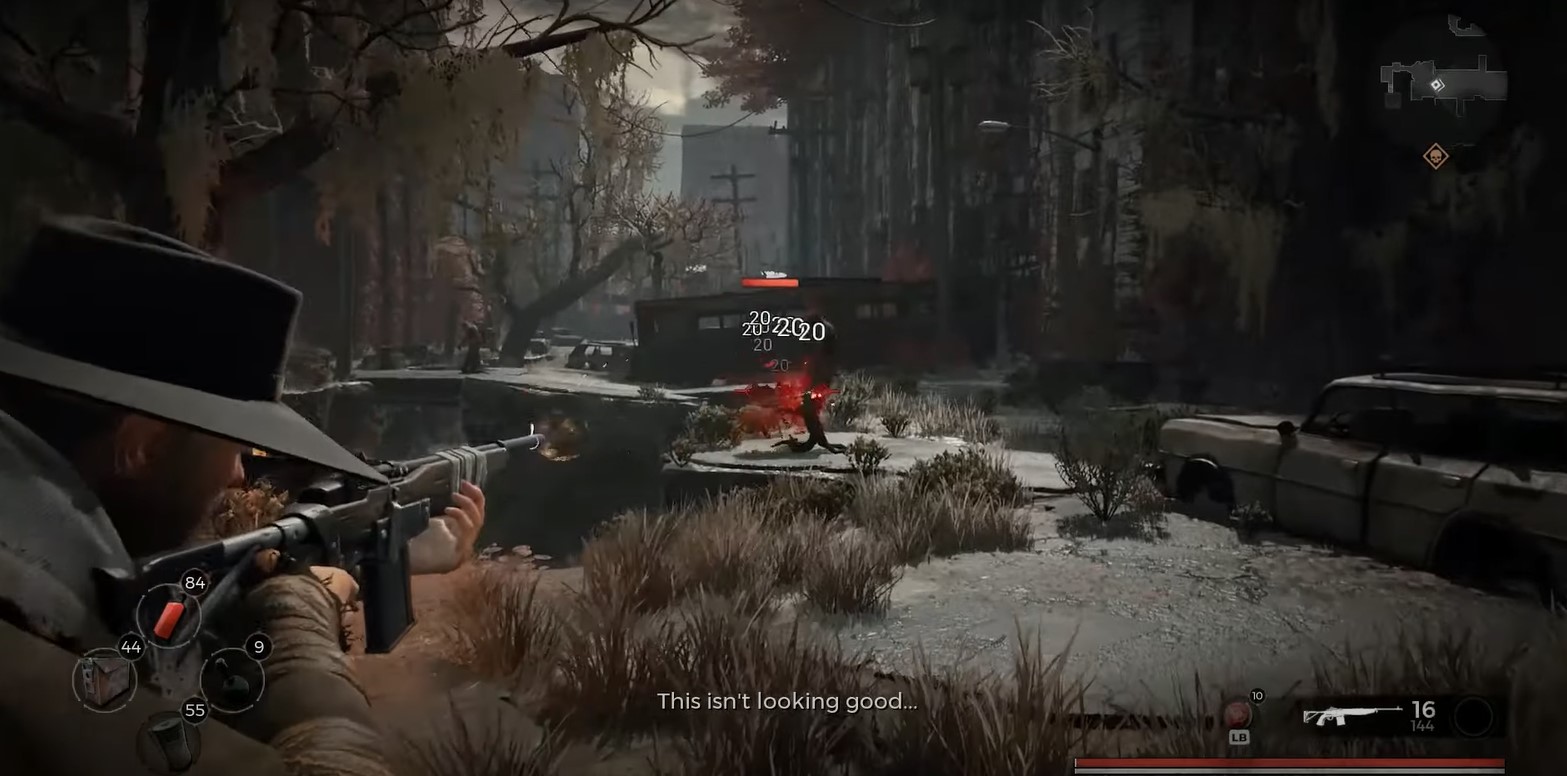Image resolution: width=1567 pixels, height=776 pixels.
Task: Select the dark grenade item slot
Action: pos(231,681)
